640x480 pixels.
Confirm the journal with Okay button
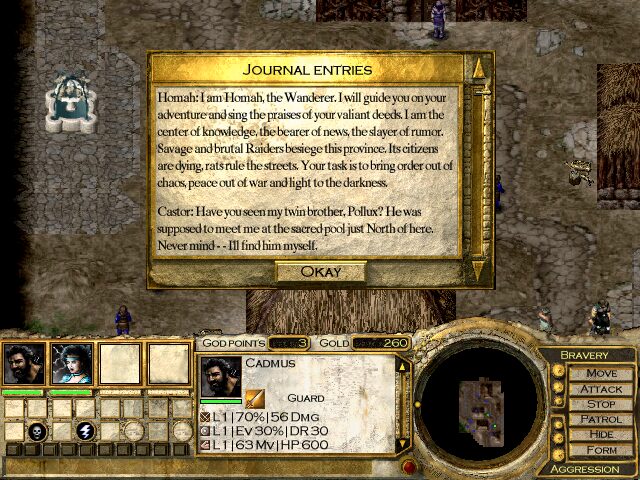[x=320, y=272]
